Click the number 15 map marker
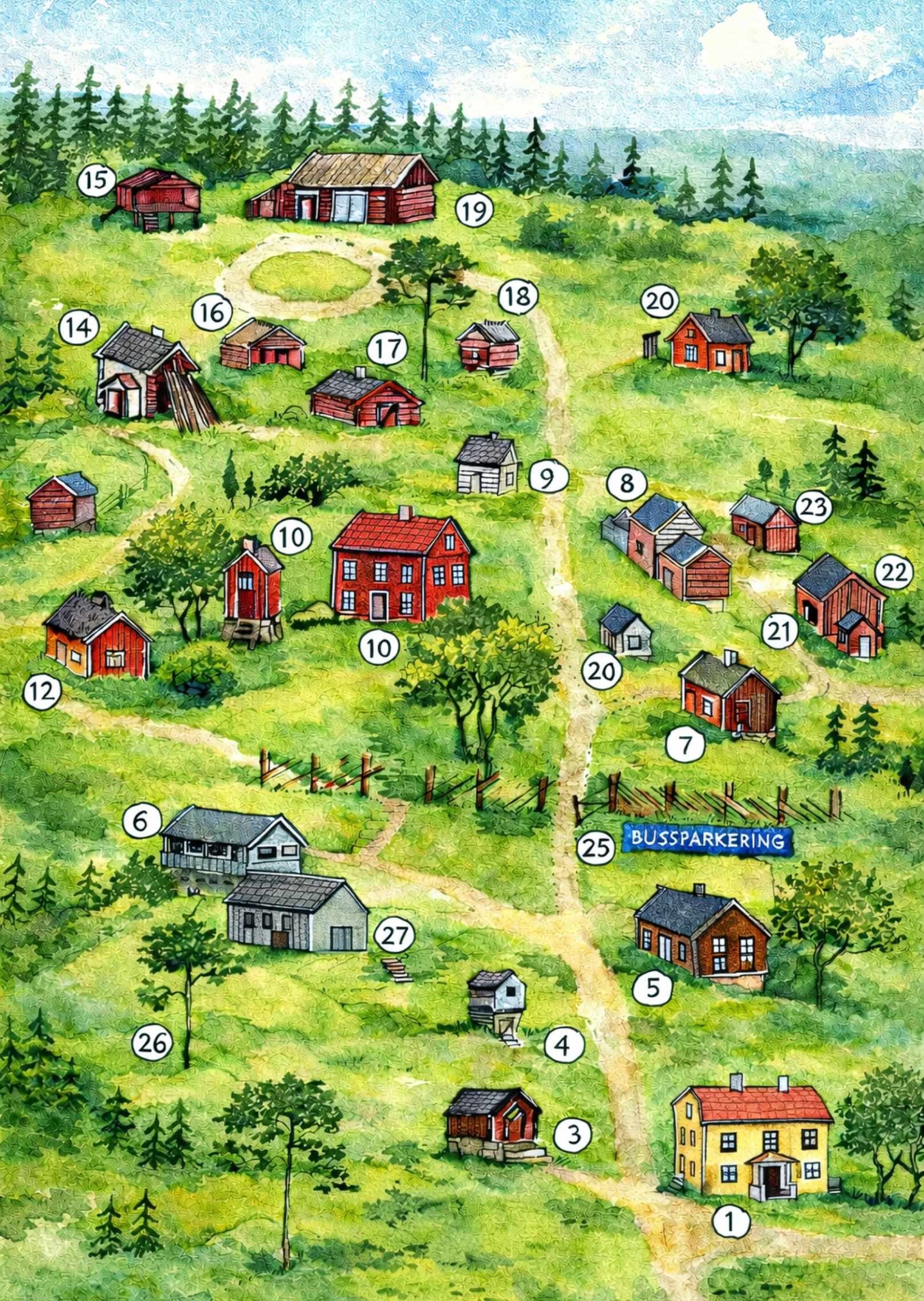The image size is (924, 1301). pyautogui.click(x=96, y=180)
